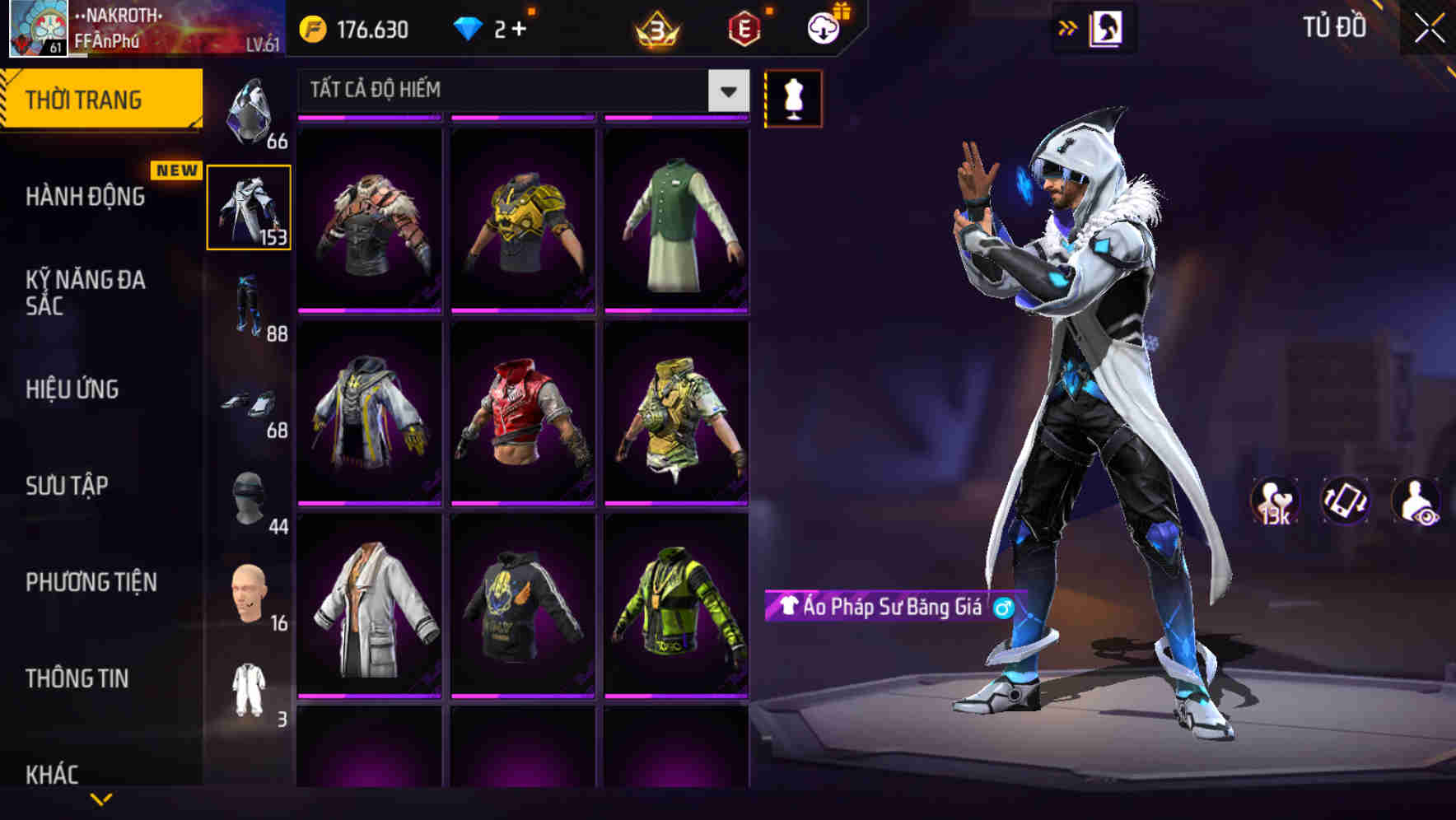The height and width of the screenshot is (820, 1456).
Task: Open the HÀNH ĐỘNG tab marked NEW
Action: [x=85, y=198]
